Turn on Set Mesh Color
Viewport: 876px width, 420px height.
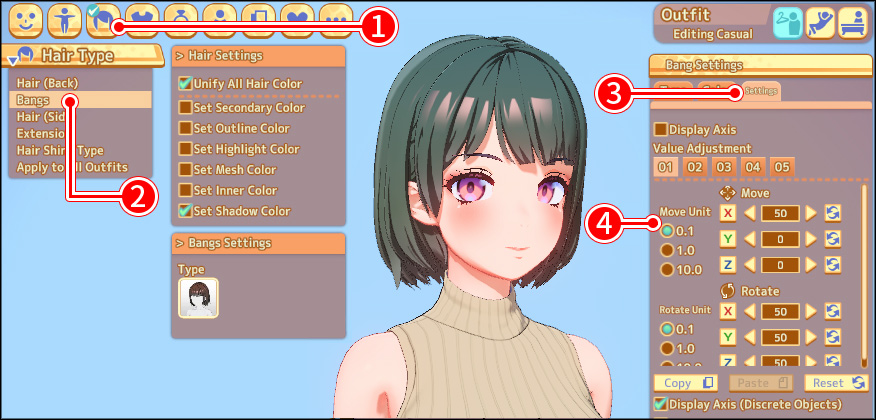[185, 170]
